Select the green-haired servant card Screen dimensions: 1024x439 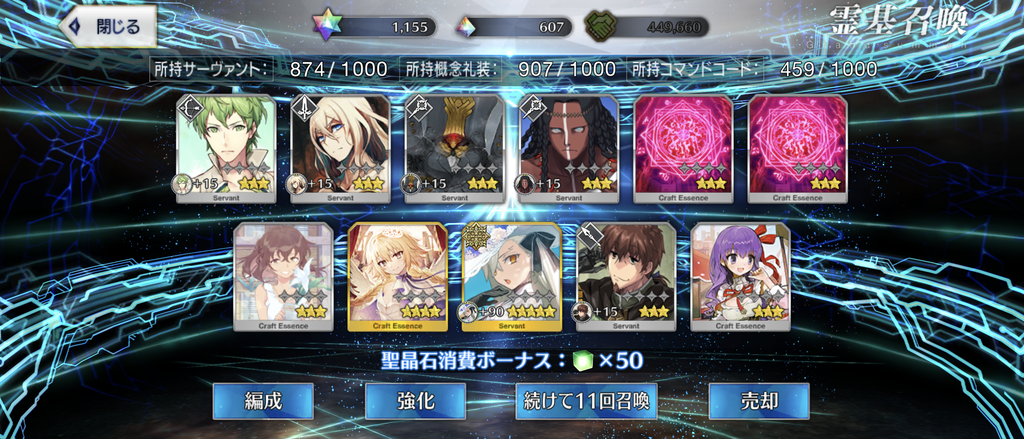226,148
